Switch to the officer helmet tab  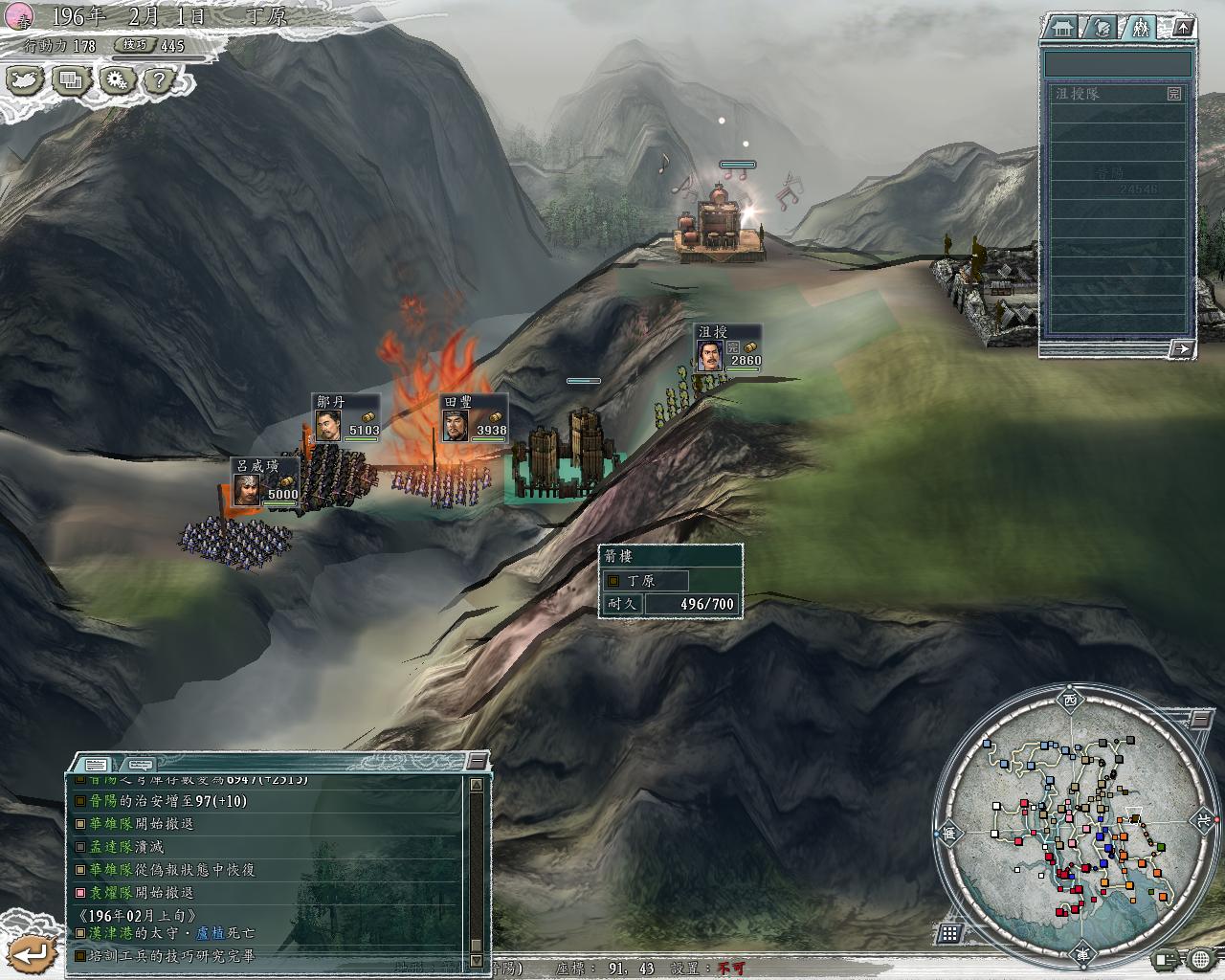point(1102,28)
